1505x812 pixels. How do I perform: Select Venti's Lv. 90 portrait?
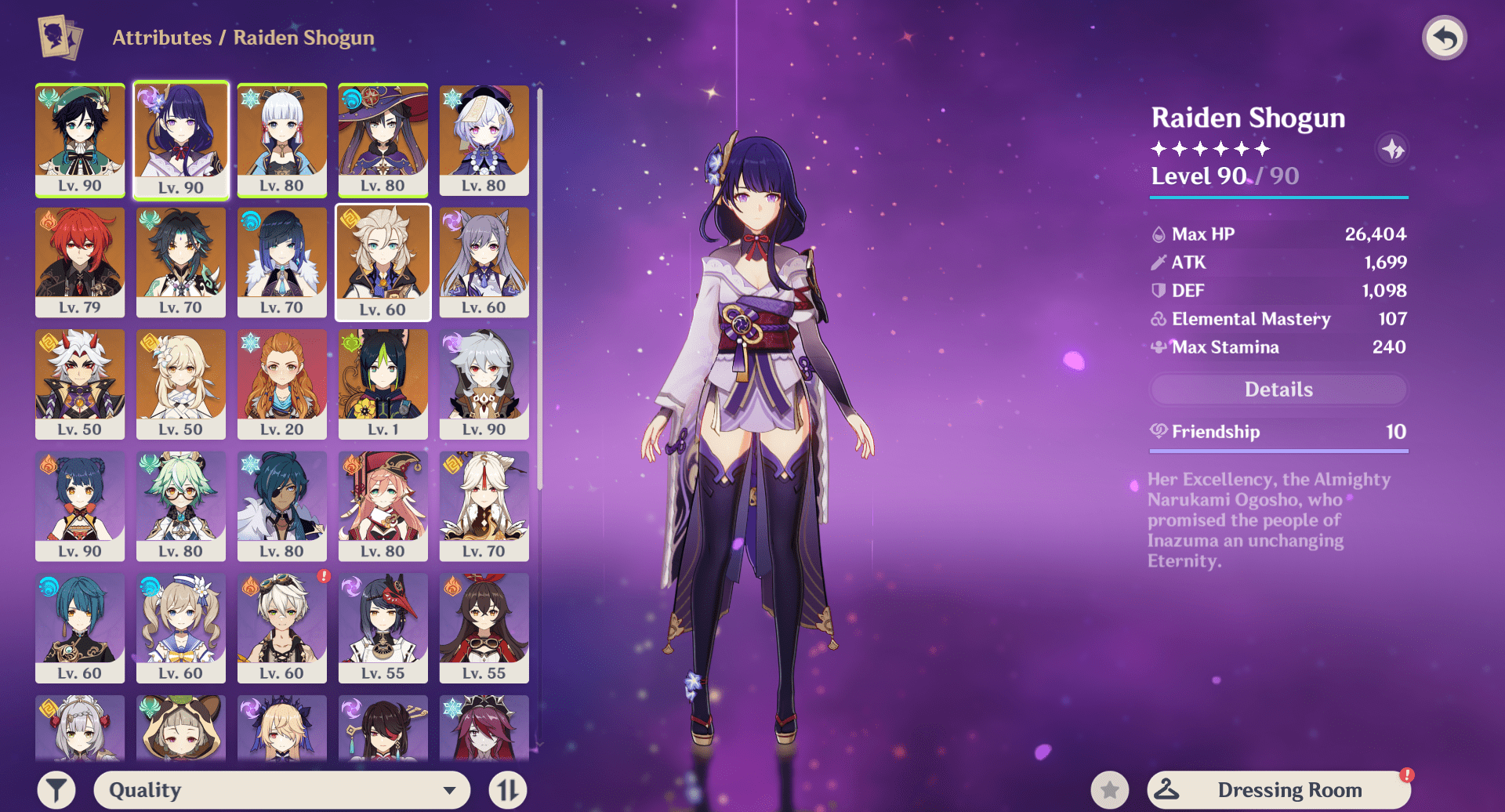(80, 140)
